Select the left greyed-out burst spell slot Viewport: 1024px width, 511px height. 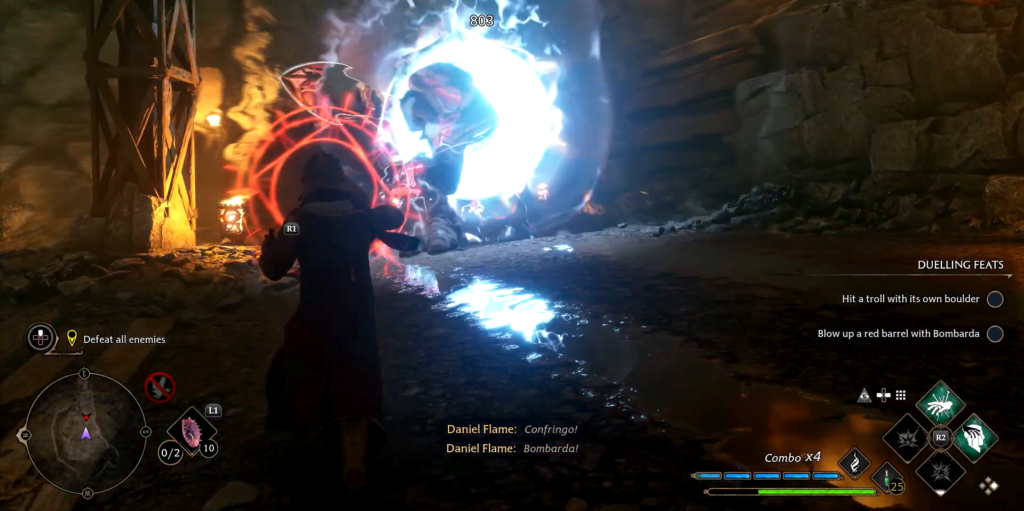point(906,438)
